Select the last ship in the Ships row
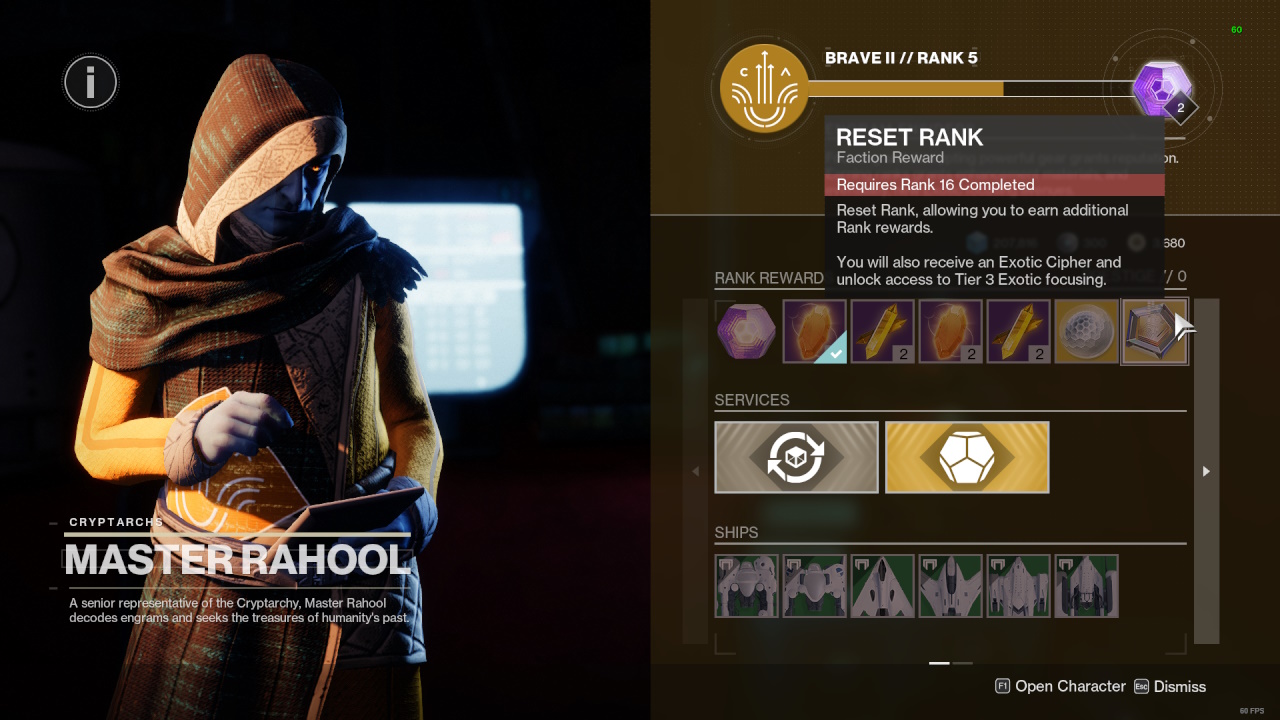The width and height of the screenshot is (1280, 720). coord(1087,586)
